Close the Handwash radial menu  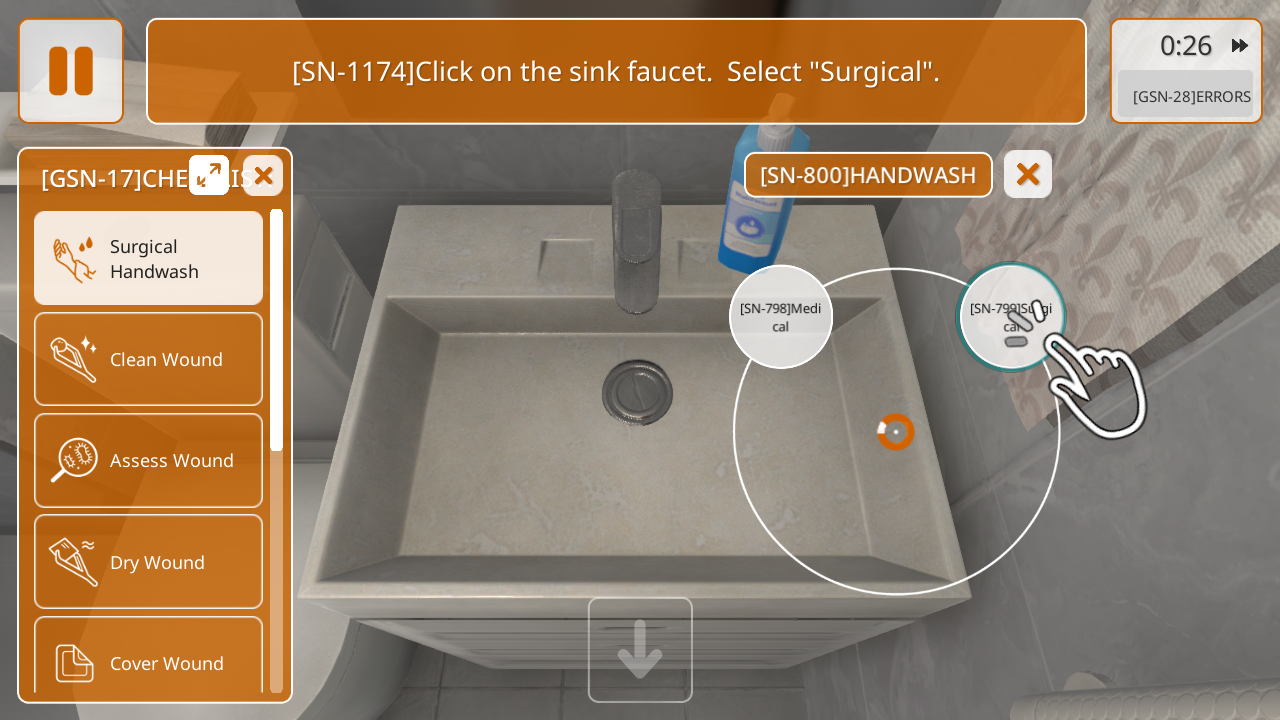(x=1027, y=175)
